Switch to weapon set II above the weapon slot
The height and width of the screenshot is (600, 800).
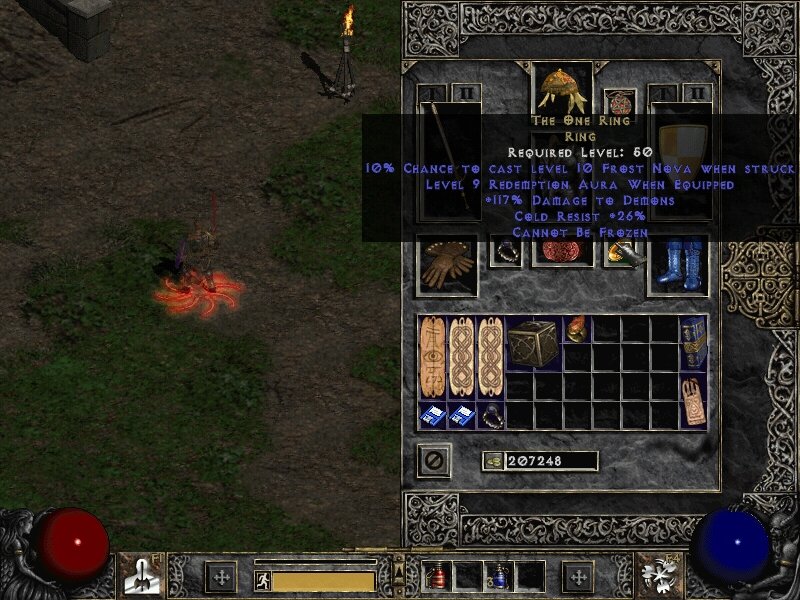pos(465,94)
